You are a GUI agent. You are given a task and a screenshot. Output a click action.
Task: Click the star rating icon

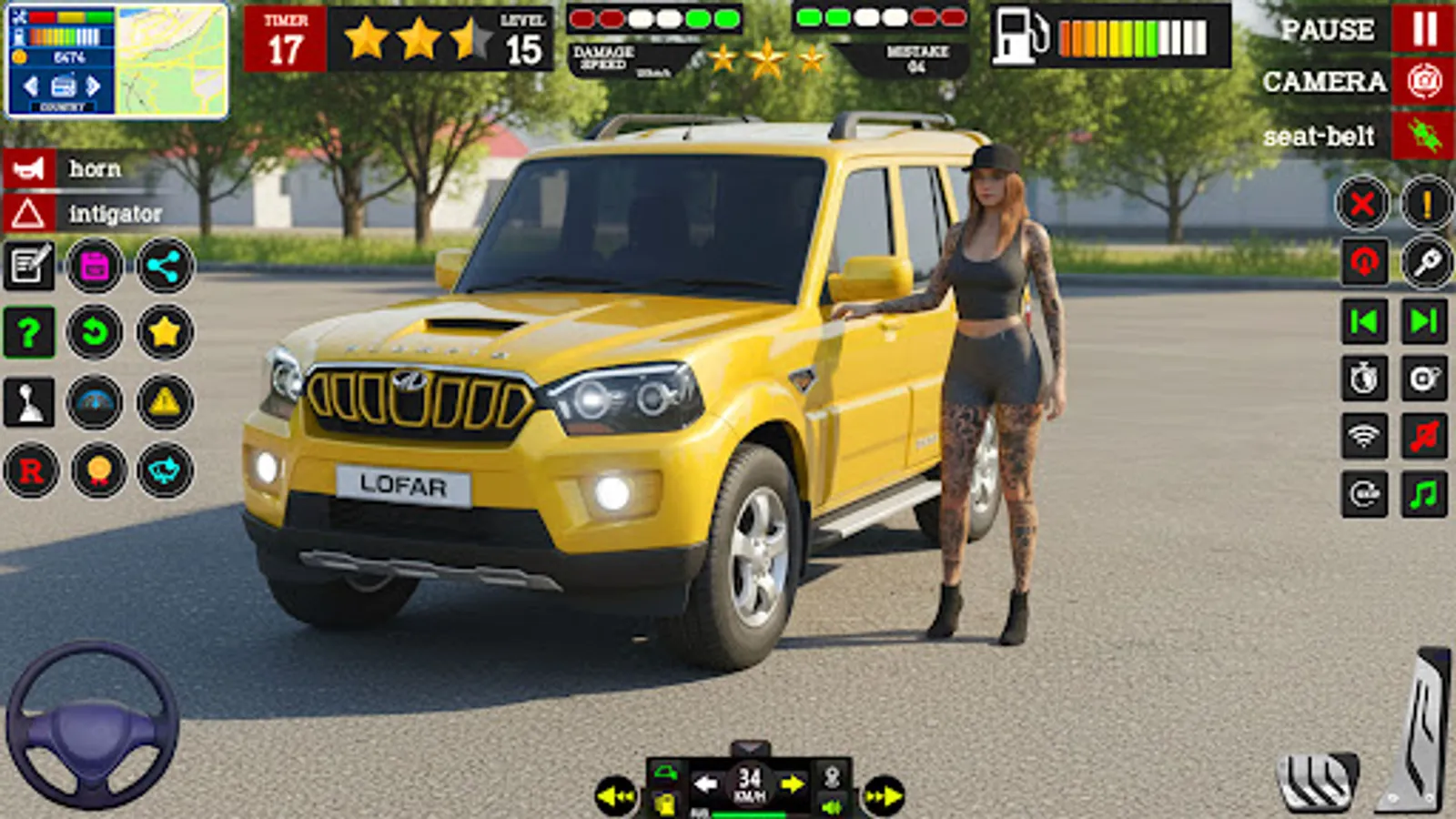(x=166, y=330)
